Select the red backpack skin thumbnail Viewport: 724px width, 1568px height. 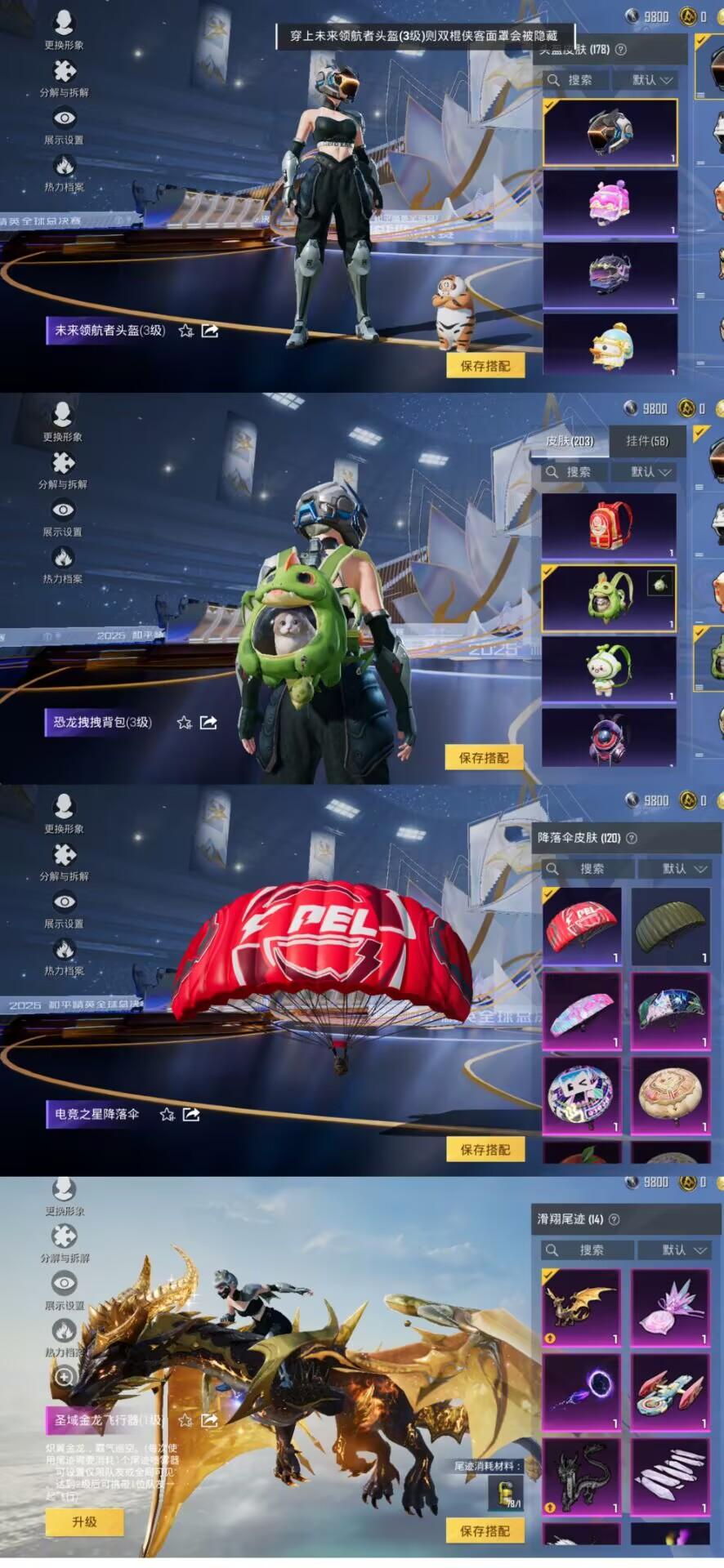pos(610,525)
